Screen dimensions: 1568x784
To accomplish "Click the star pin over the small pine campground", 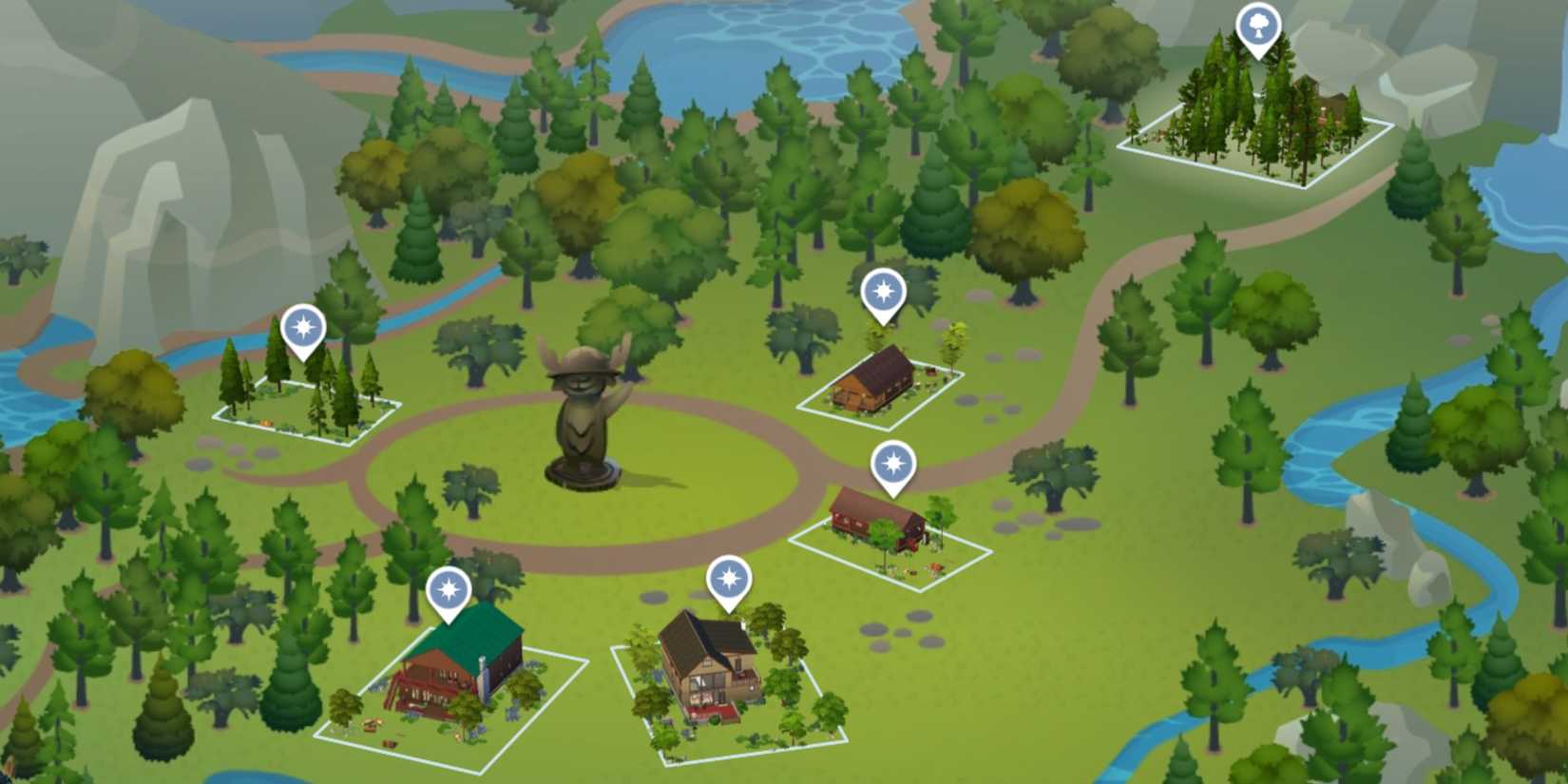I will click(302, 326).
